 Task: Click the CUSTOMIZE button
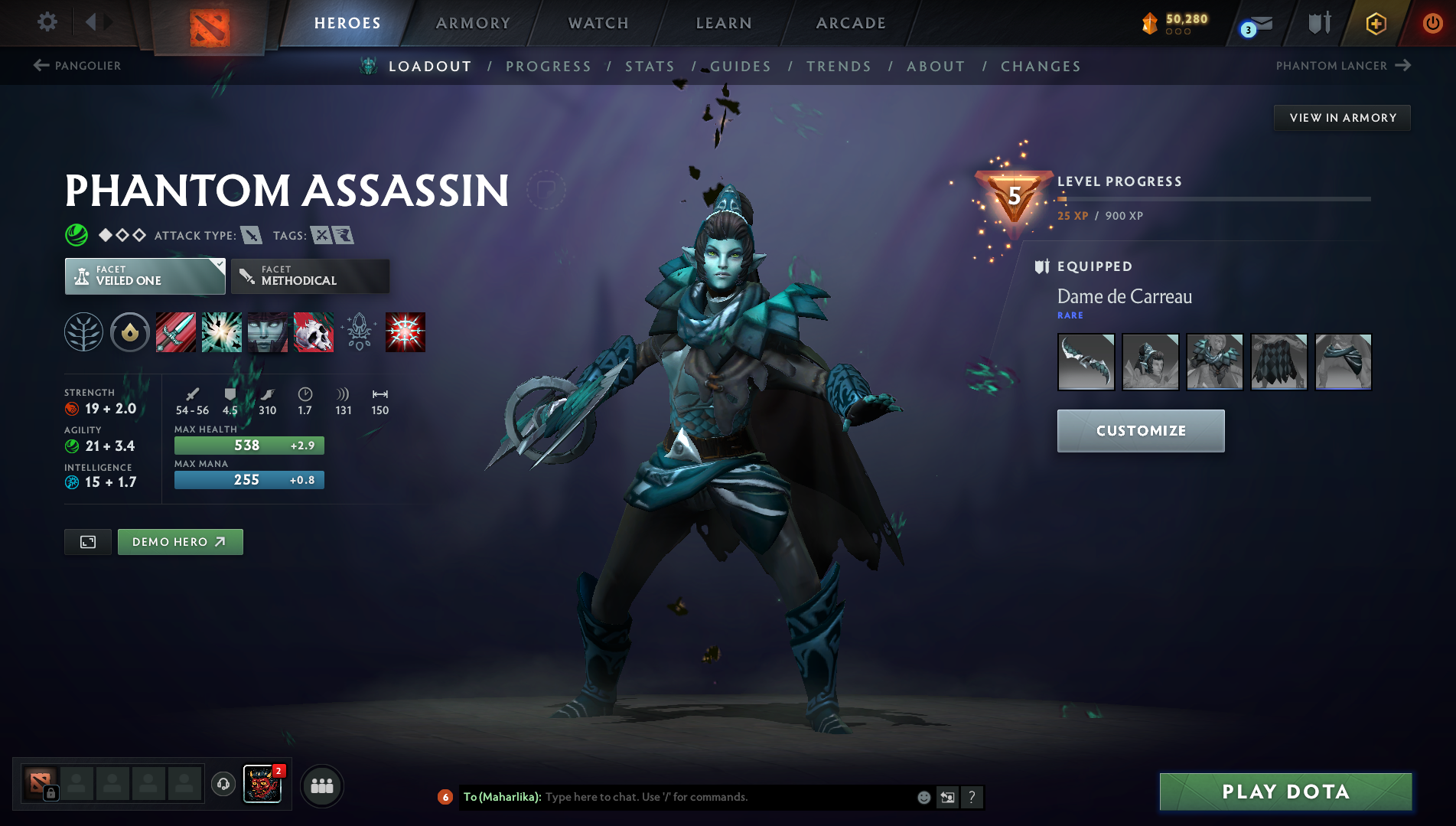coord(1139,430)
